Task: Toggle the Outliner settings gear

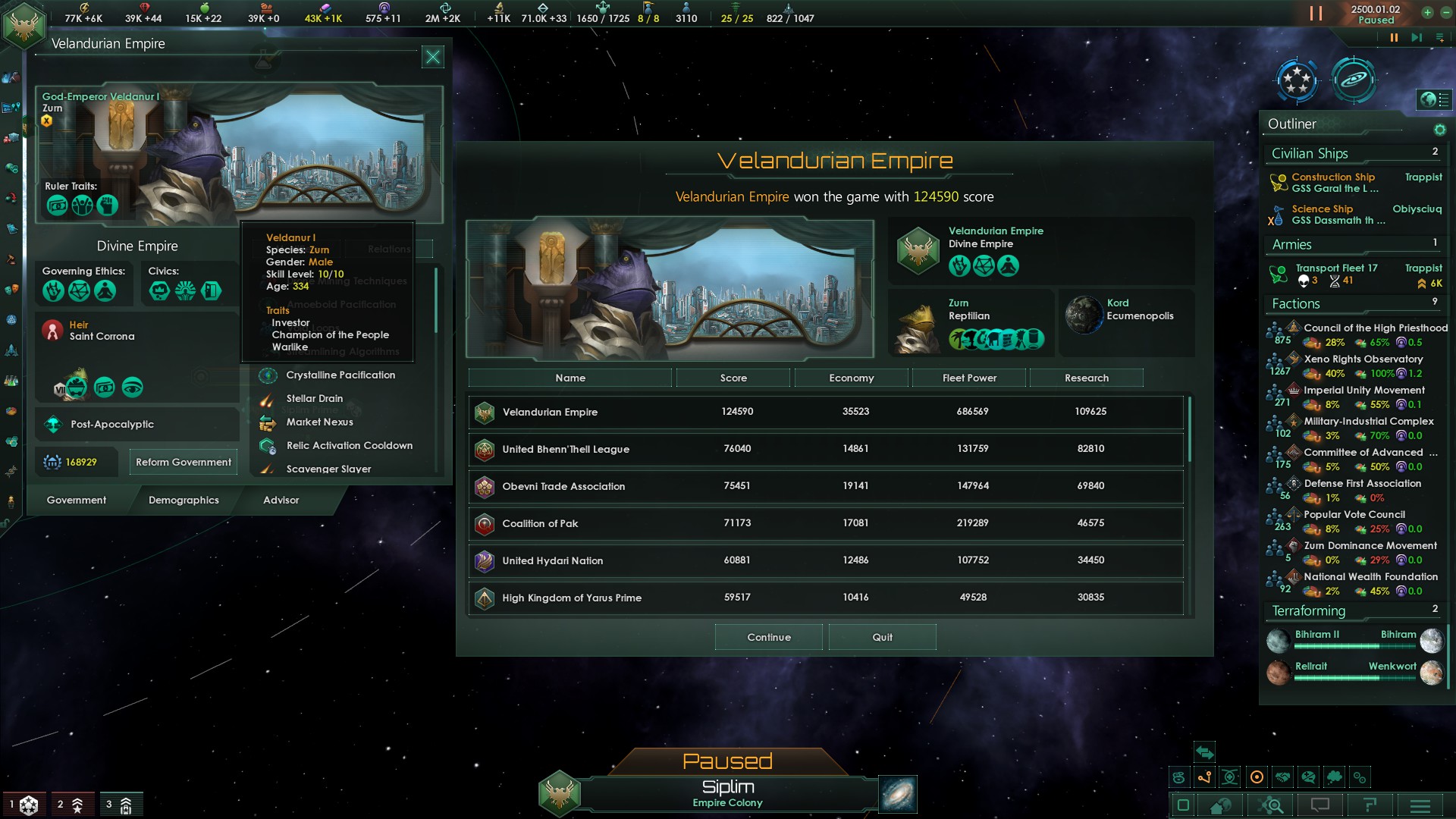Action: click(x=1439, y=129)
